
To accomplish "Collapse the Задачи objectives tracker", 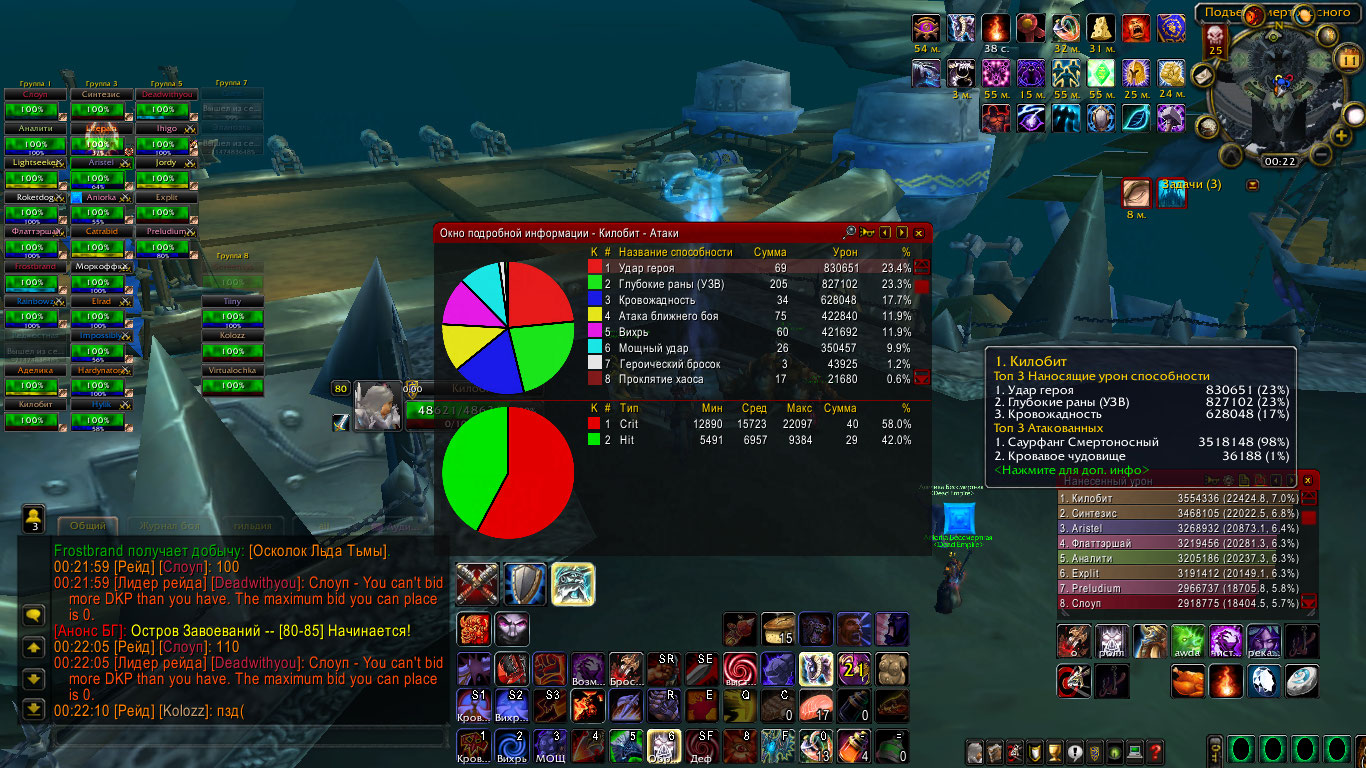I will tap(1252, 185).
